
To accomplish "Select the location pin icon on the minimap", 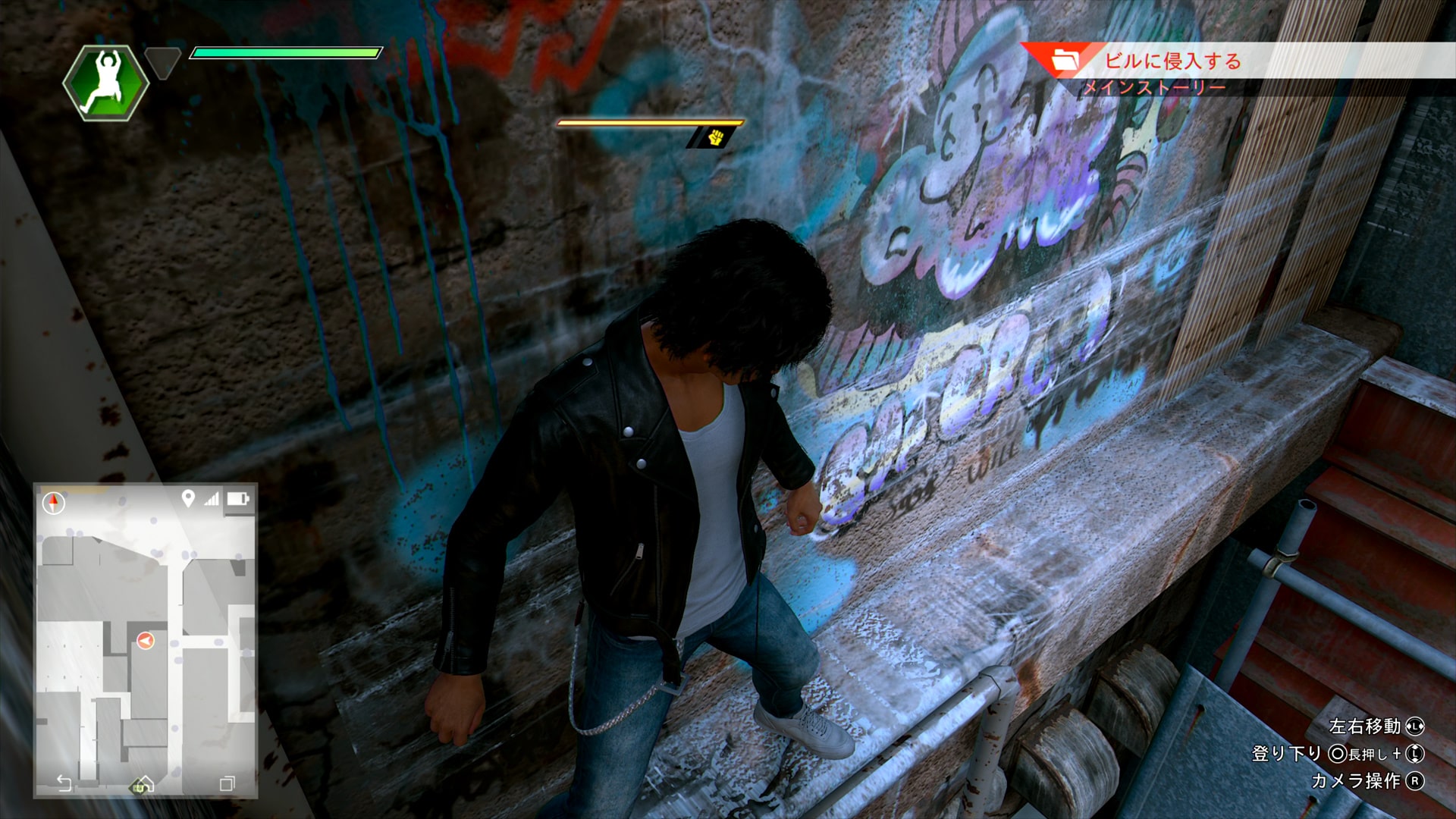I will [x=188, y=498].
